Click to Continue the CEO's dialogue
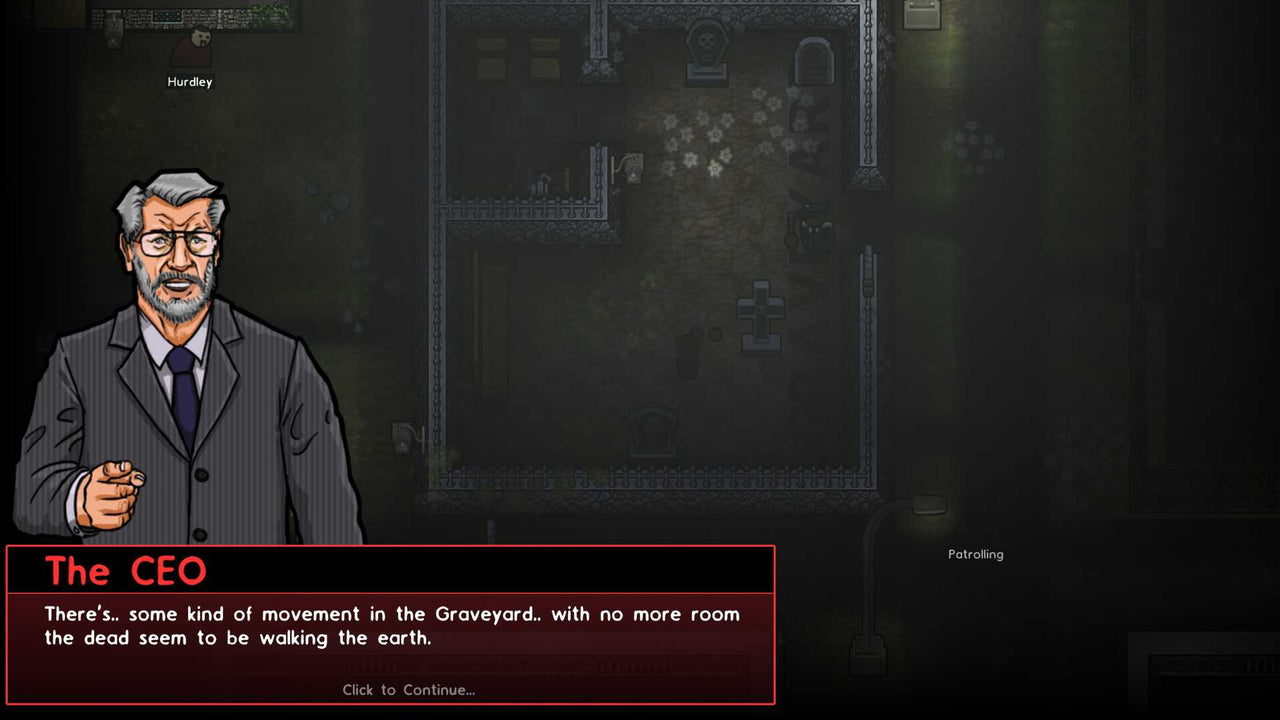 409,690
